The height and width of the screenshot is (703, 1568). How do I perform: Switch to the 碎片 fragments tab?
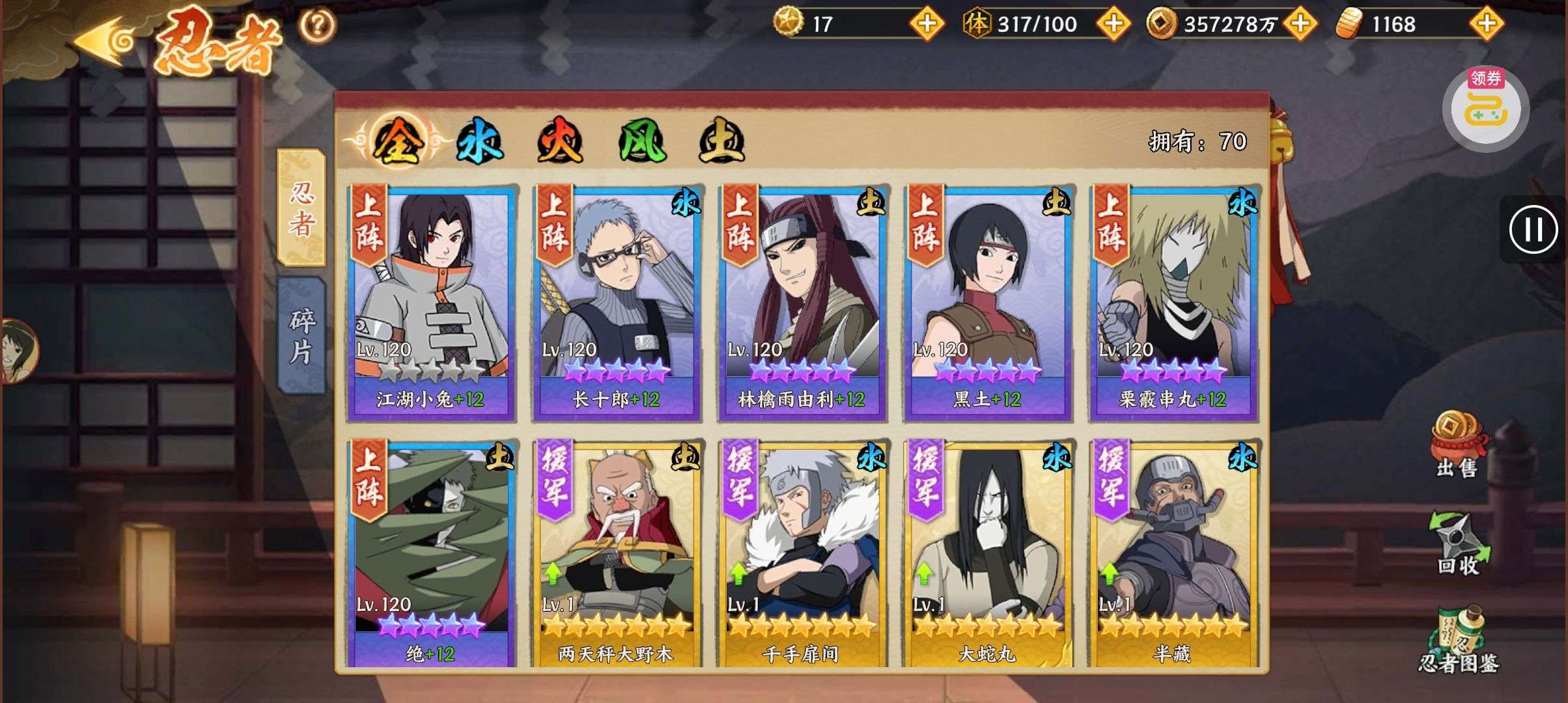click(x=301, y=335)
